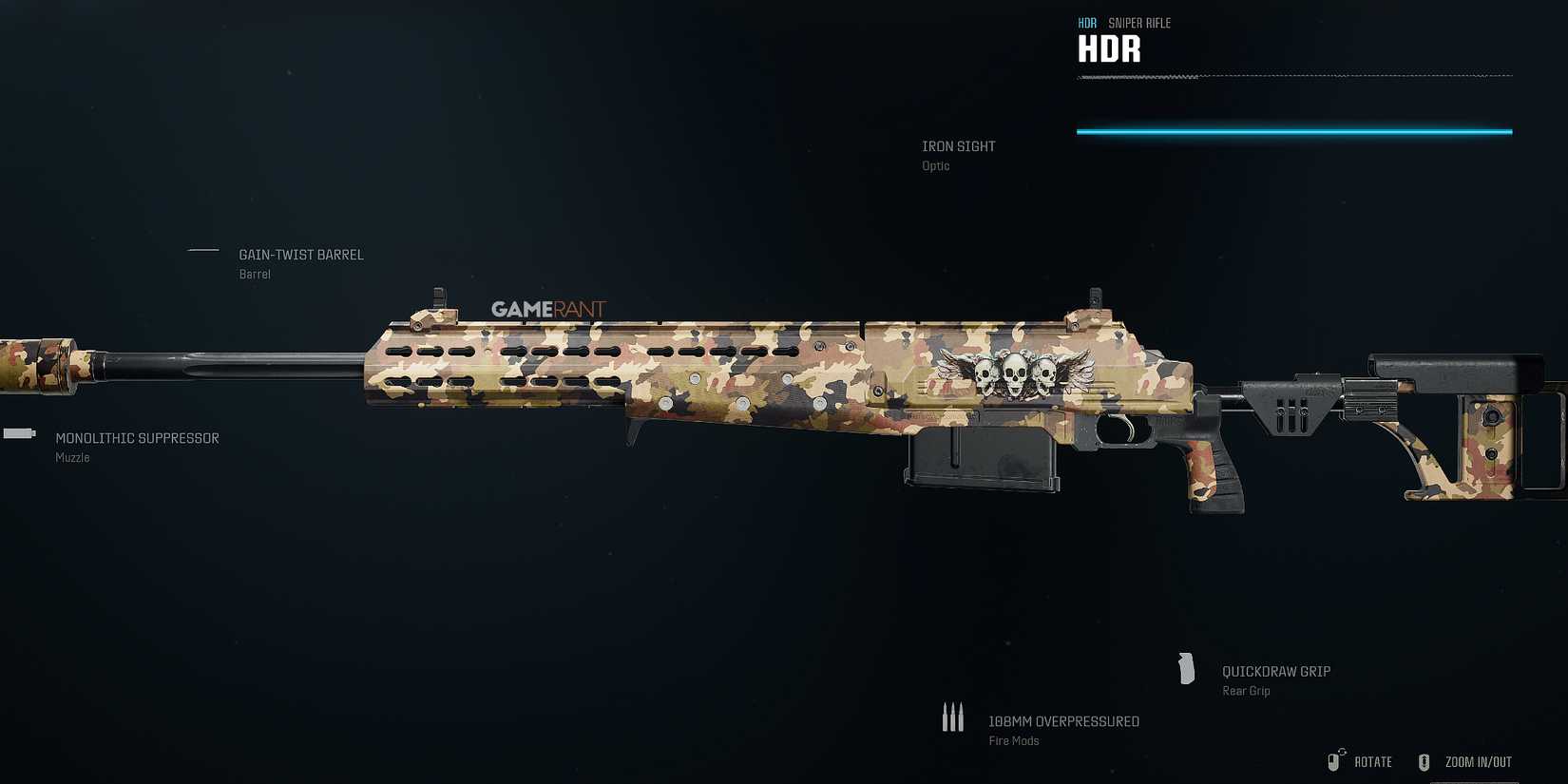Viewport: 1568px width, 784px height.
Task: Switch to the HDR breadcrumb tab
Action: click(x=1086, y=22)
